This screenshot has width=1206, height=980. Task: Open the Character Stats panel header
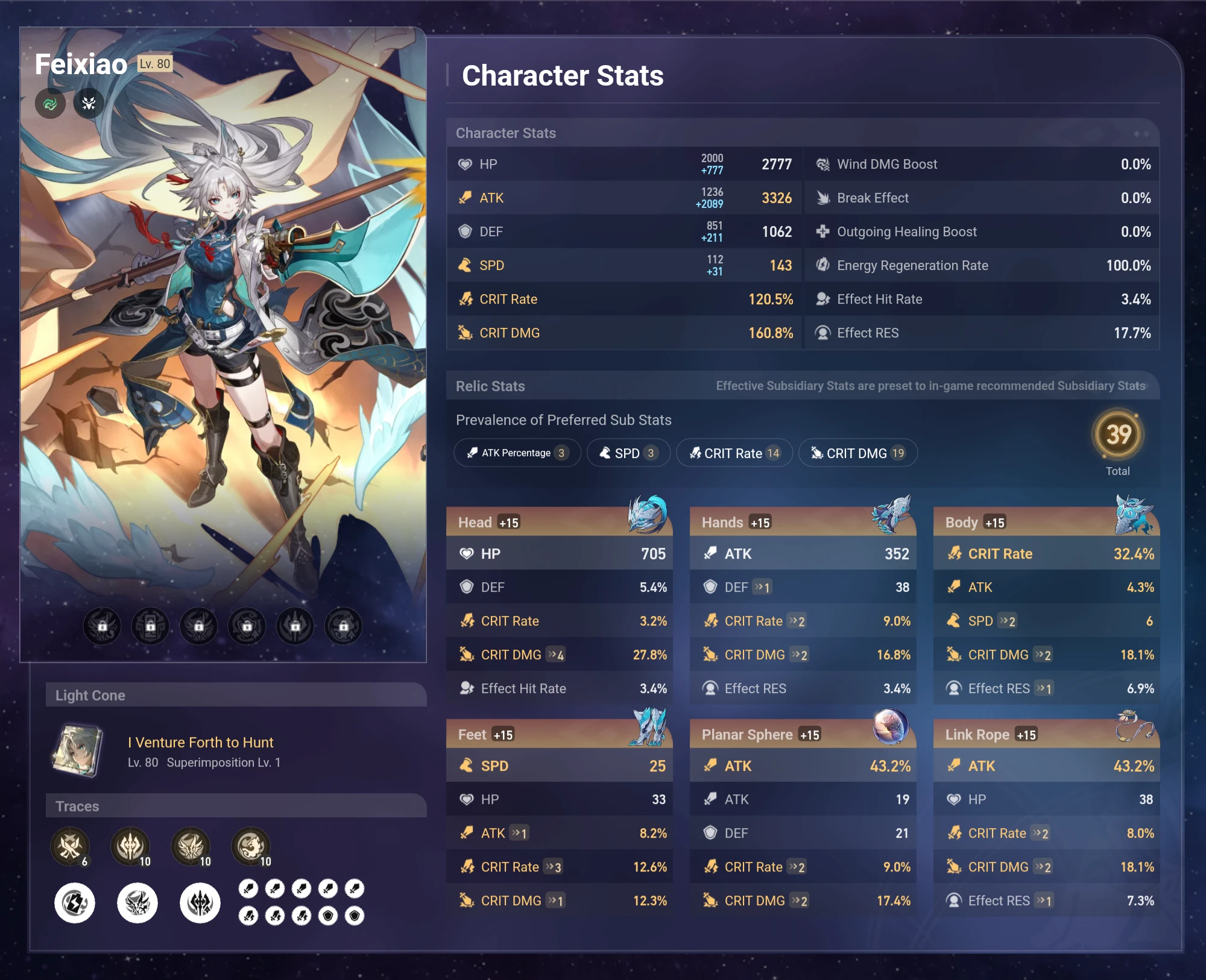(505, 133)
